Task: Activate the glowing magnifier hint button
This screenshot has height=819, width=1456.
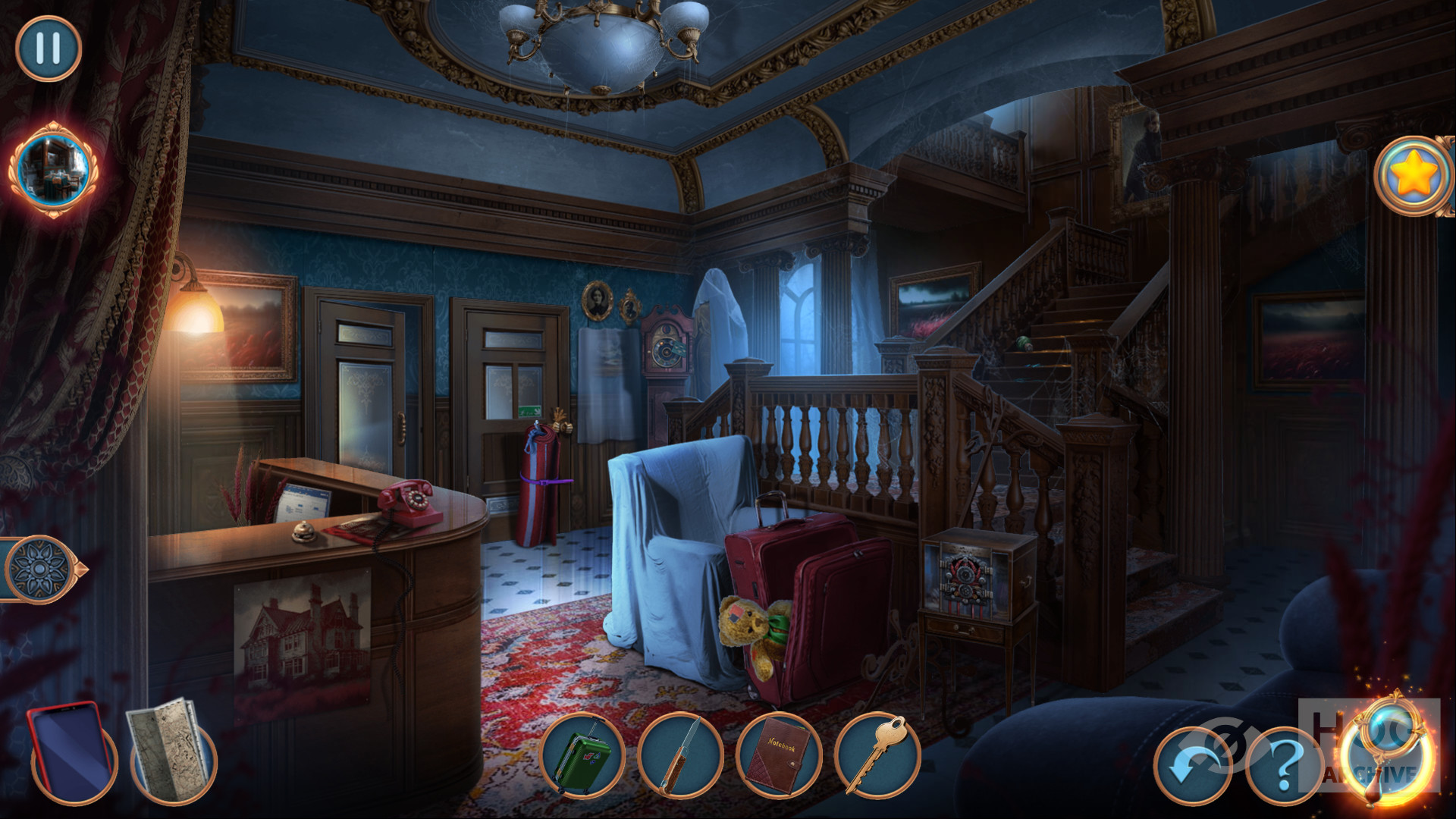Action: pos(1389,751)
